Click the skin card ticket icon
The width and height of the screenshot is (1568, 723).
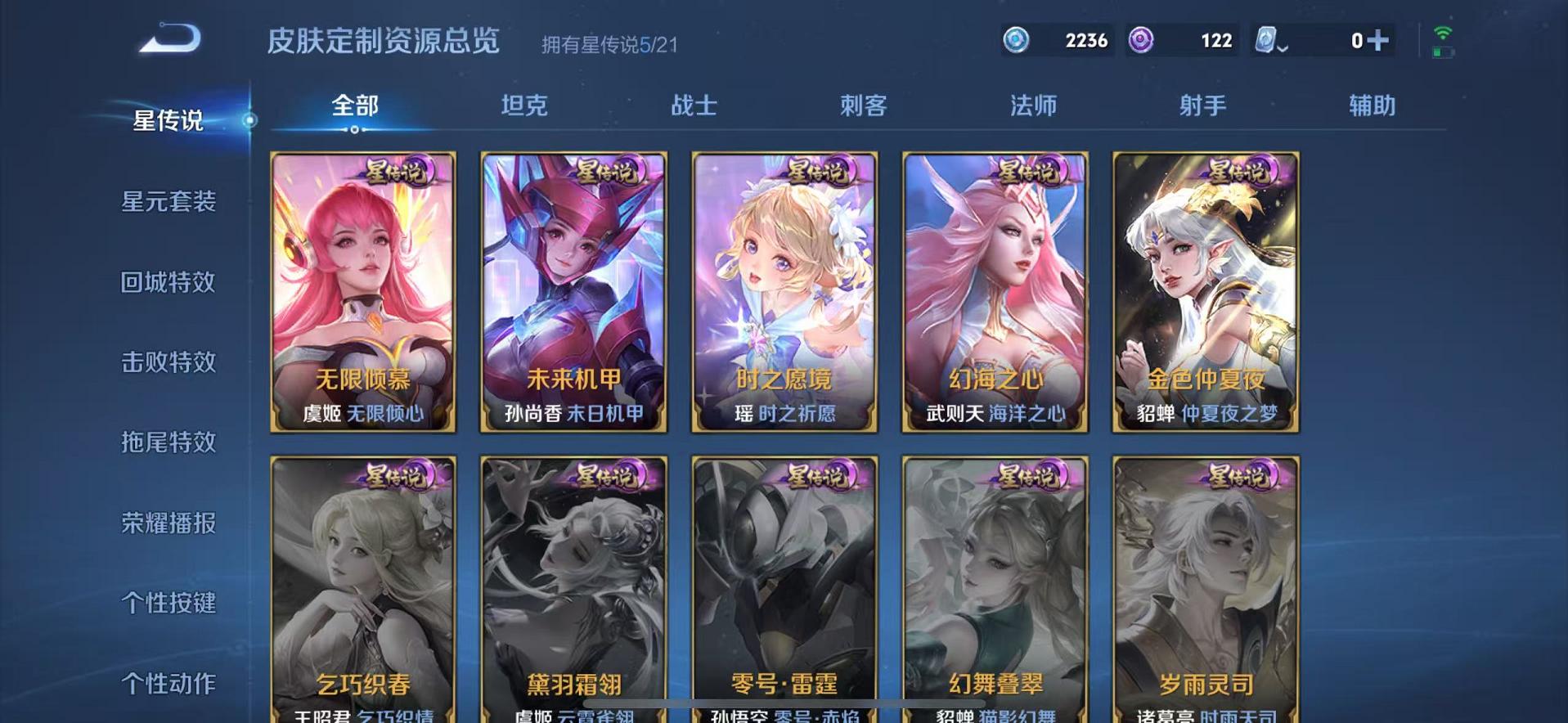pyautogui.click(x=1264, y=38)
